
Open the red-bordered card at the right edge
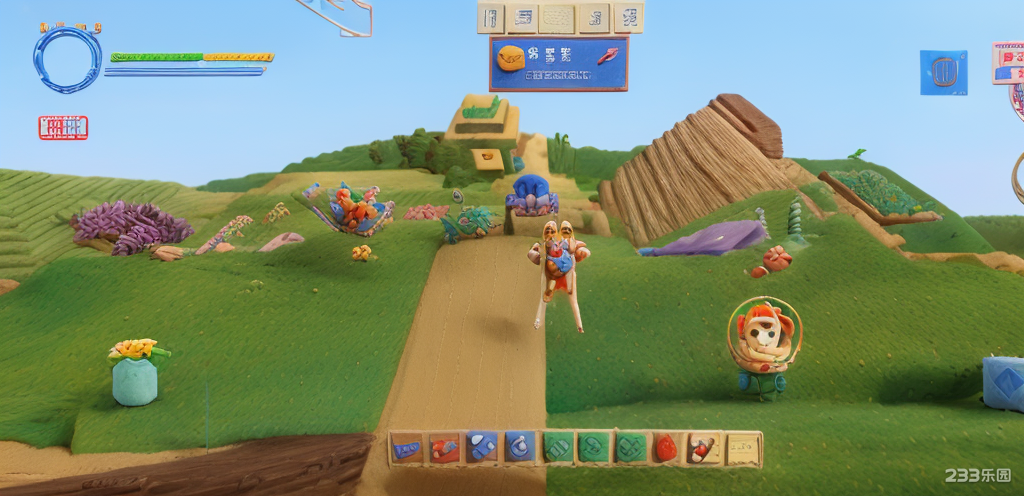click(x=1008, y=62)
